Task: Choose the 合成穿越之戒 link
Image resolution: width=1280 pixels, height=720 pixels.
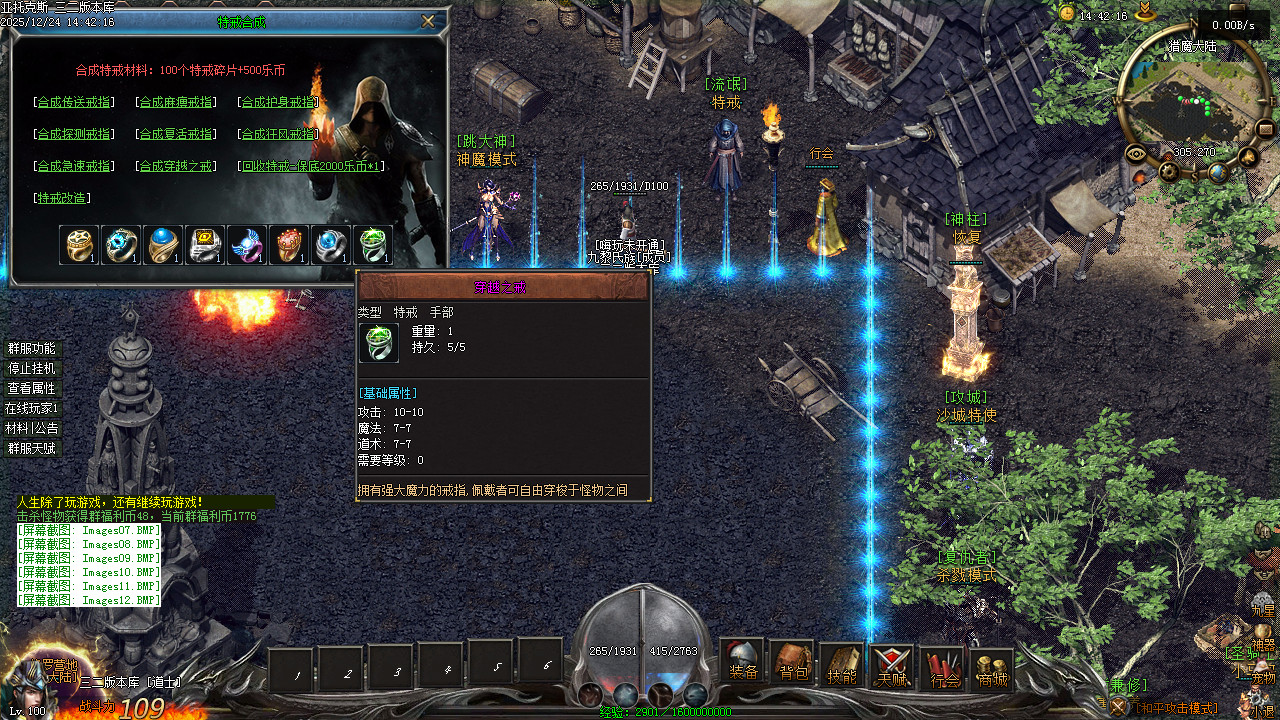Action: (176, 166)
